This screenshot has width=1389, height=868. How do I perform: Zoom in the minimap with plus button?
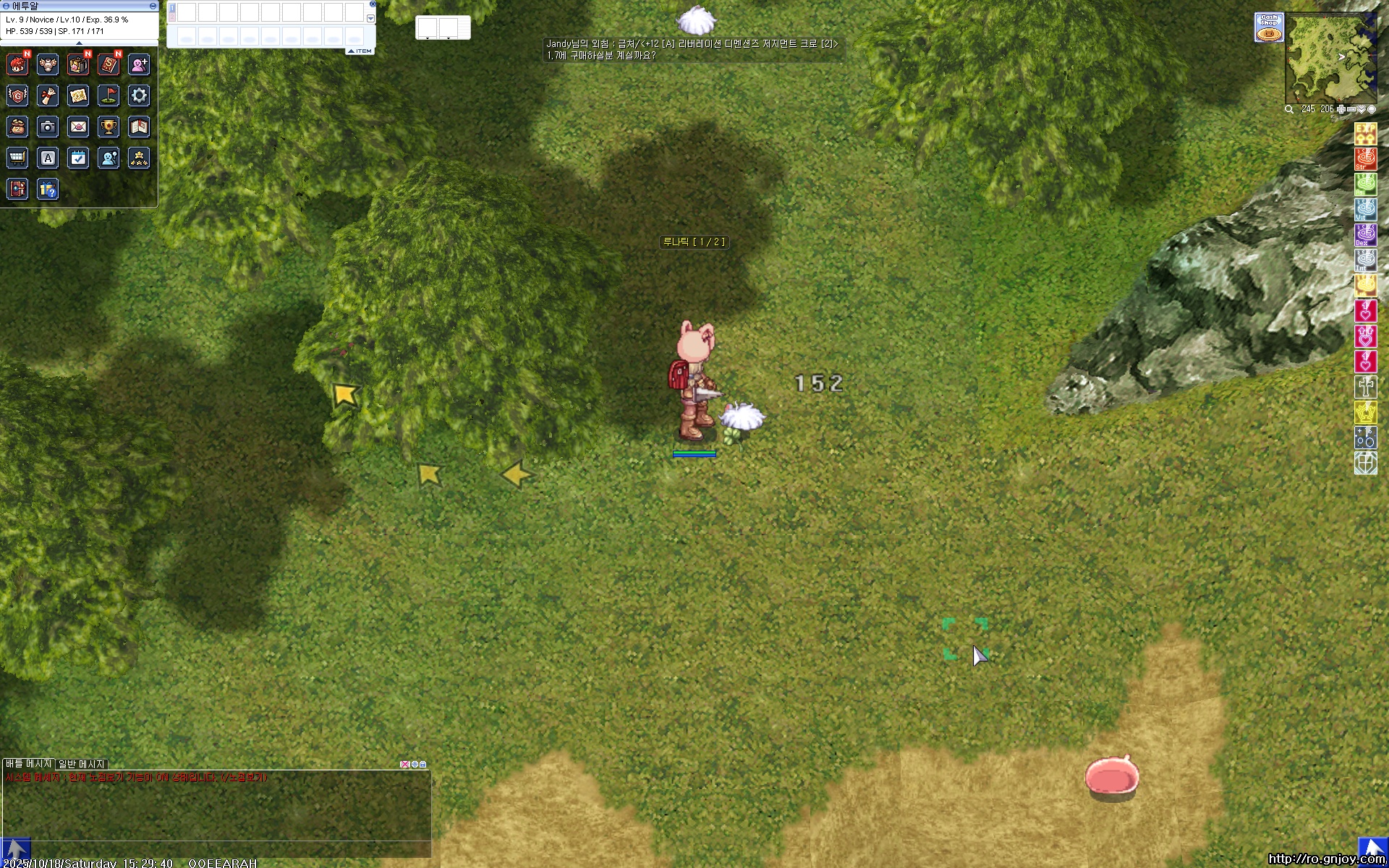click(1341, 109)
